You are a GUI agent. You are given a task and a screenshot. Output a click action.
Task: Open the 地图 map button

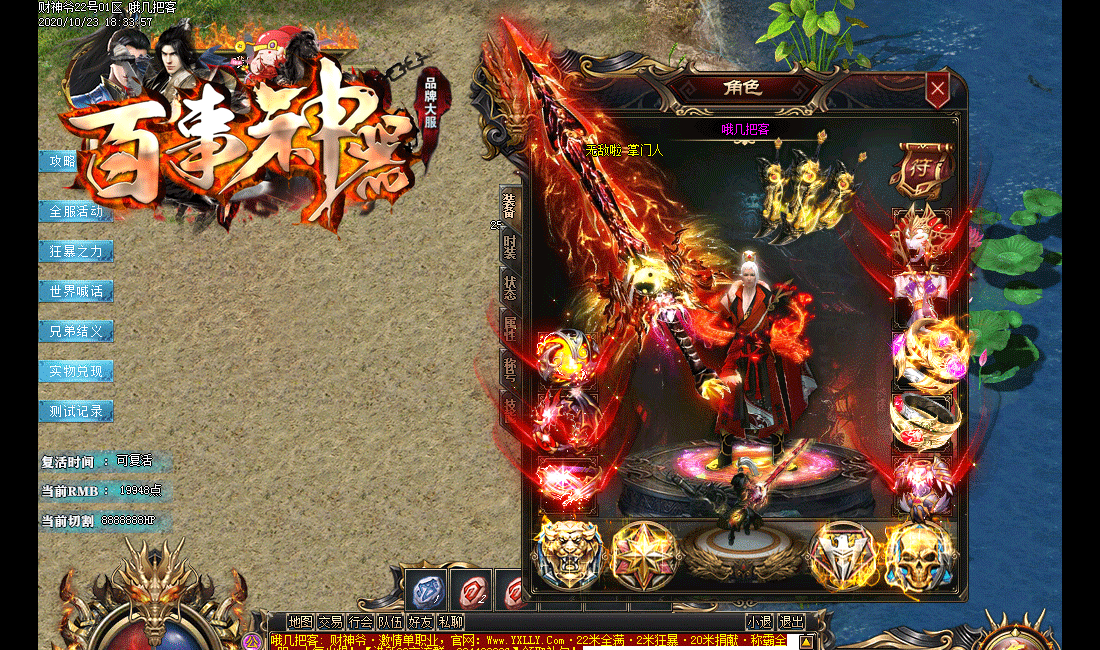point(300,622)
